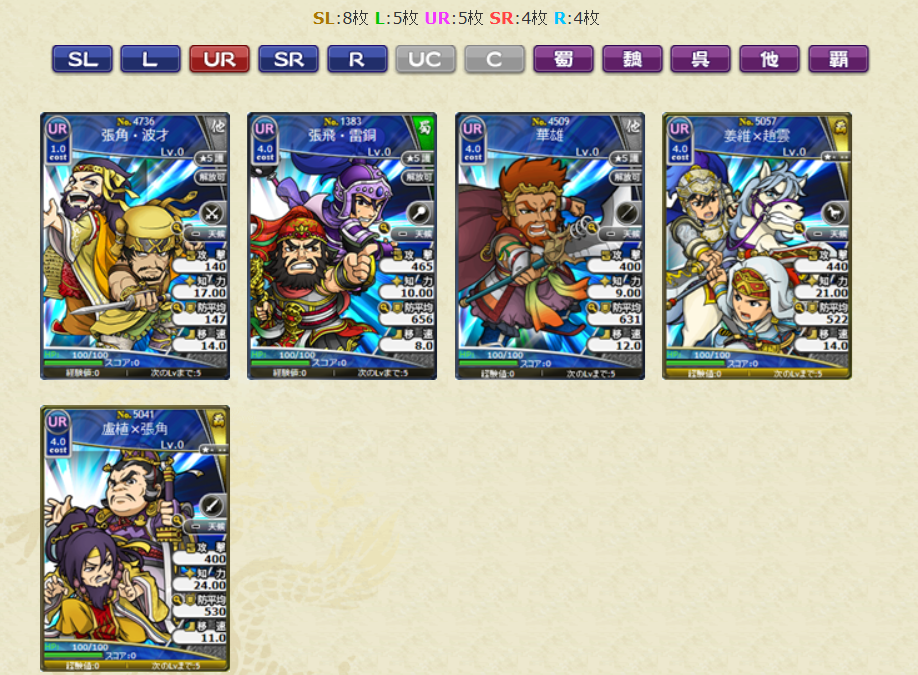
Task: Click the 盧植×張角 card
Action: 135,538
